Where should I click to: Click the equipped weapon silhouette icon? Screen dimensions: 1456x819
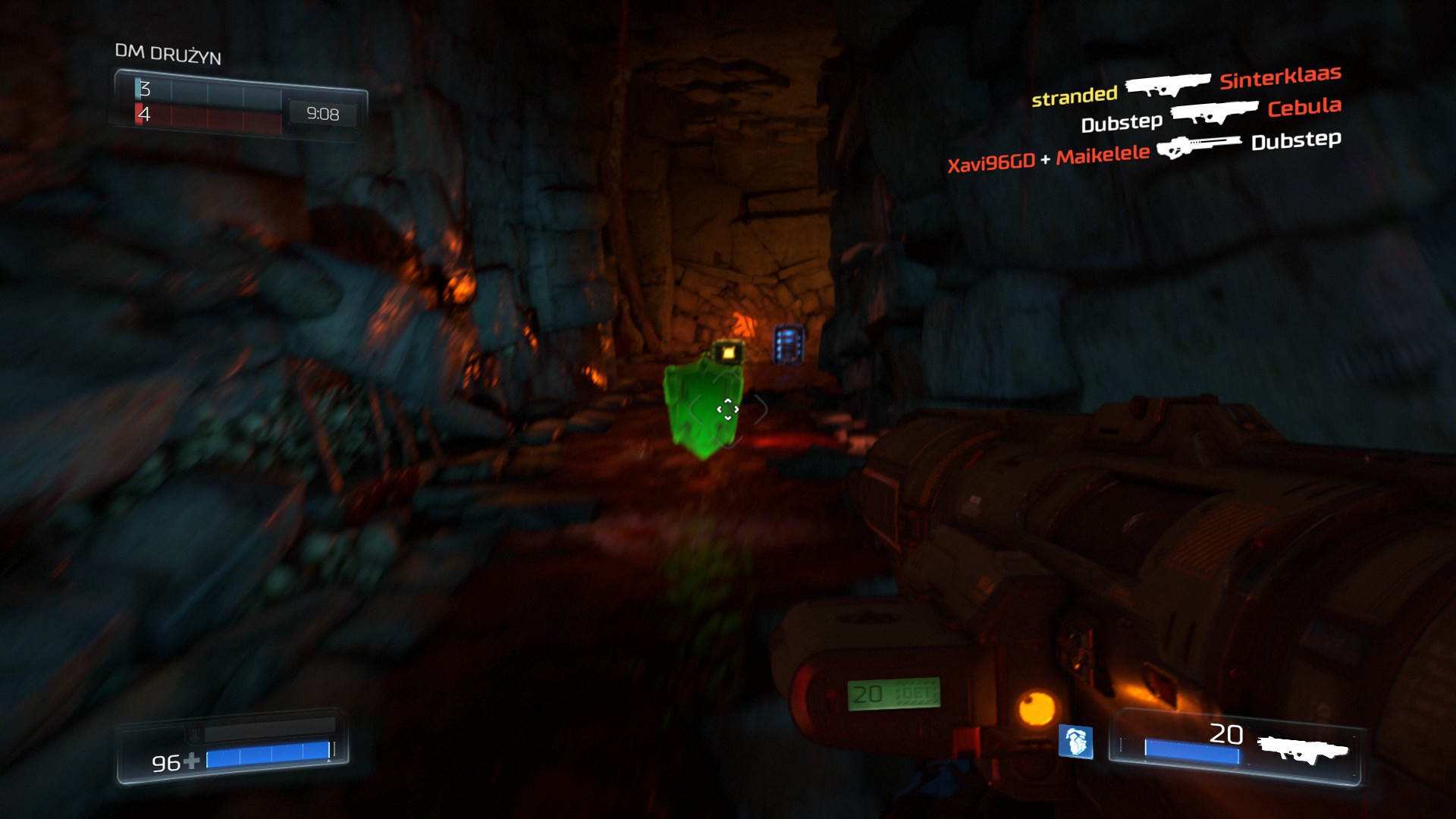pos(1303,749)
